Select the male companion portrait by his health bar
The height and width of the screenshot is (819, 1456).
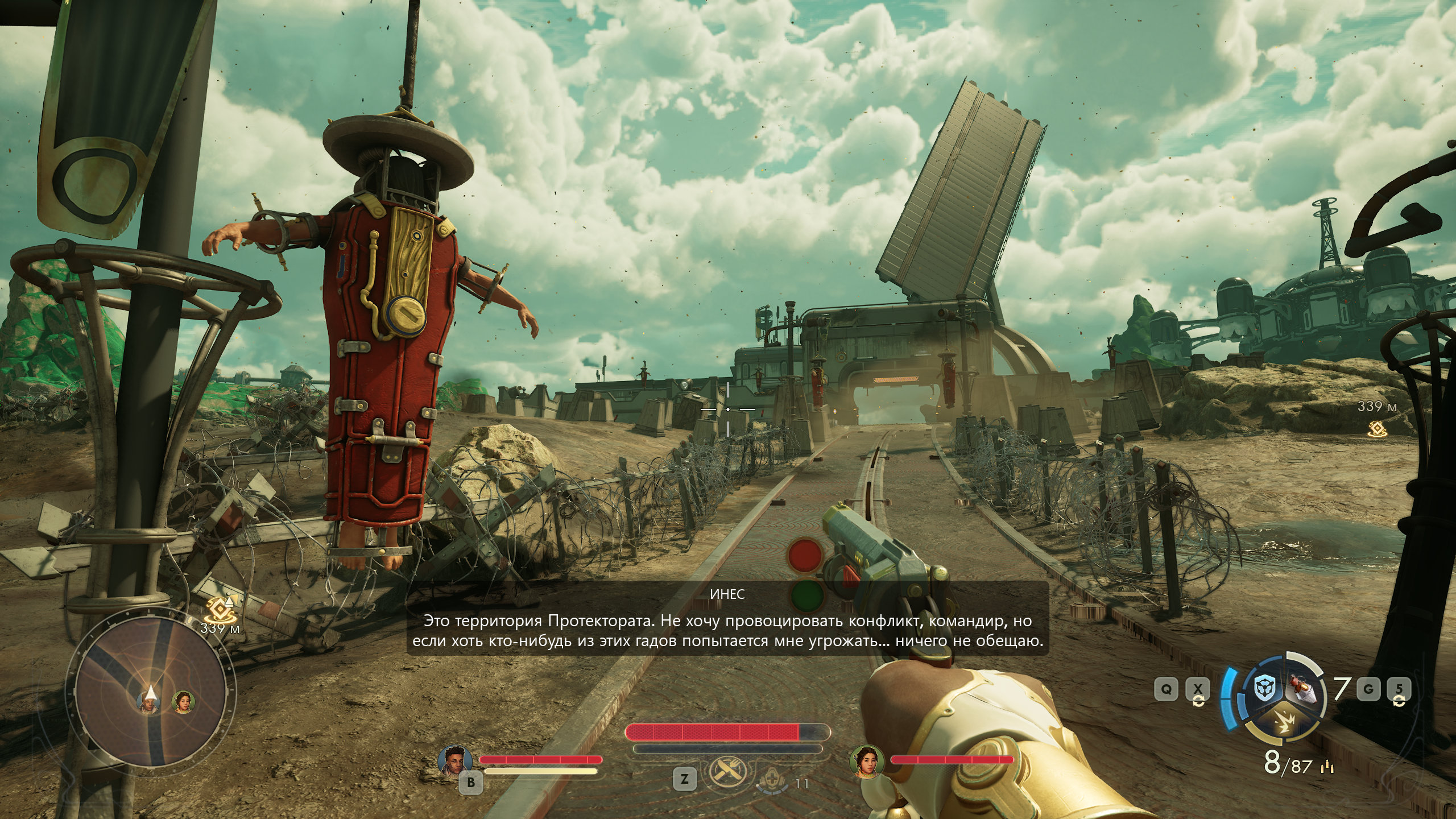pos(456,760)
